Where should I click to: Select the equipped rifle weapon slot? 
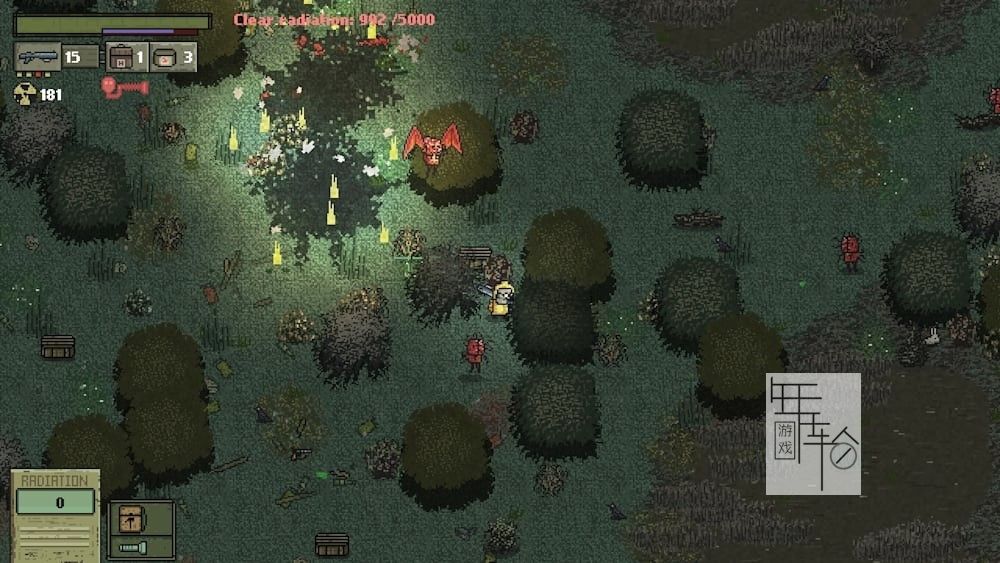[38, 56]
